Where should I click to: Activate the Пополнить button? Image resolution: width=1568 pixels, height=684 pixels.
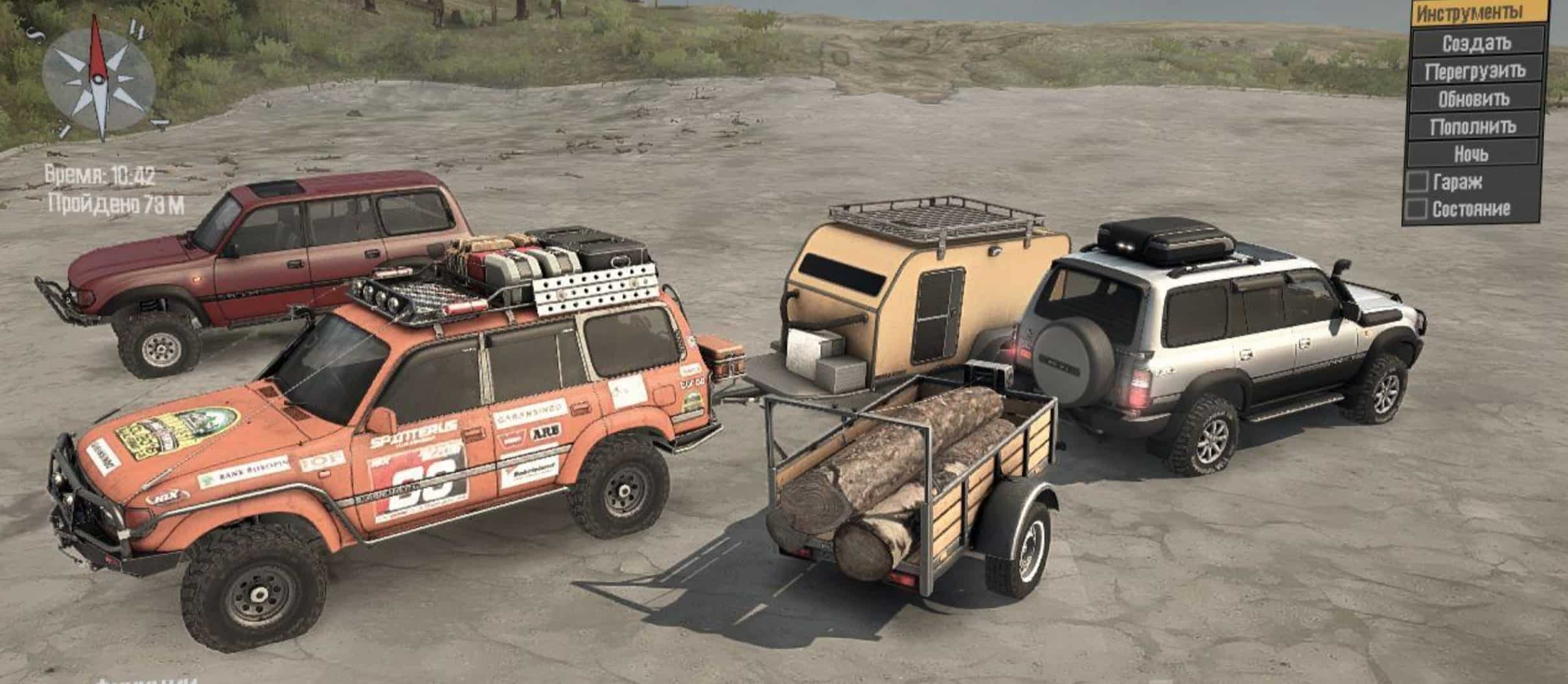[x=1473, y=126]
